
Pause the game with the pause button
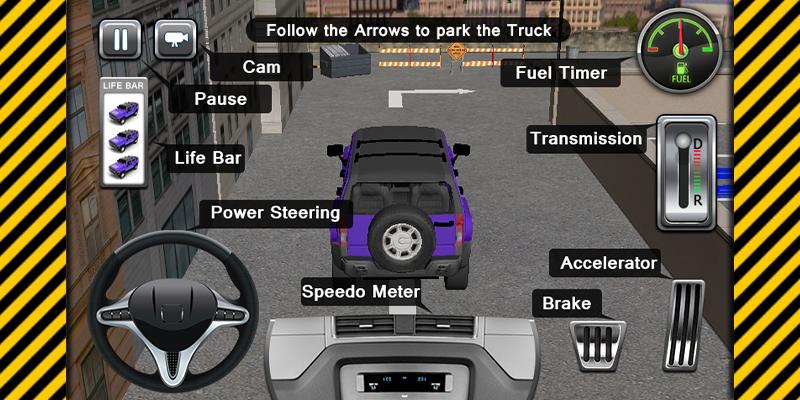tap(120, 40)
